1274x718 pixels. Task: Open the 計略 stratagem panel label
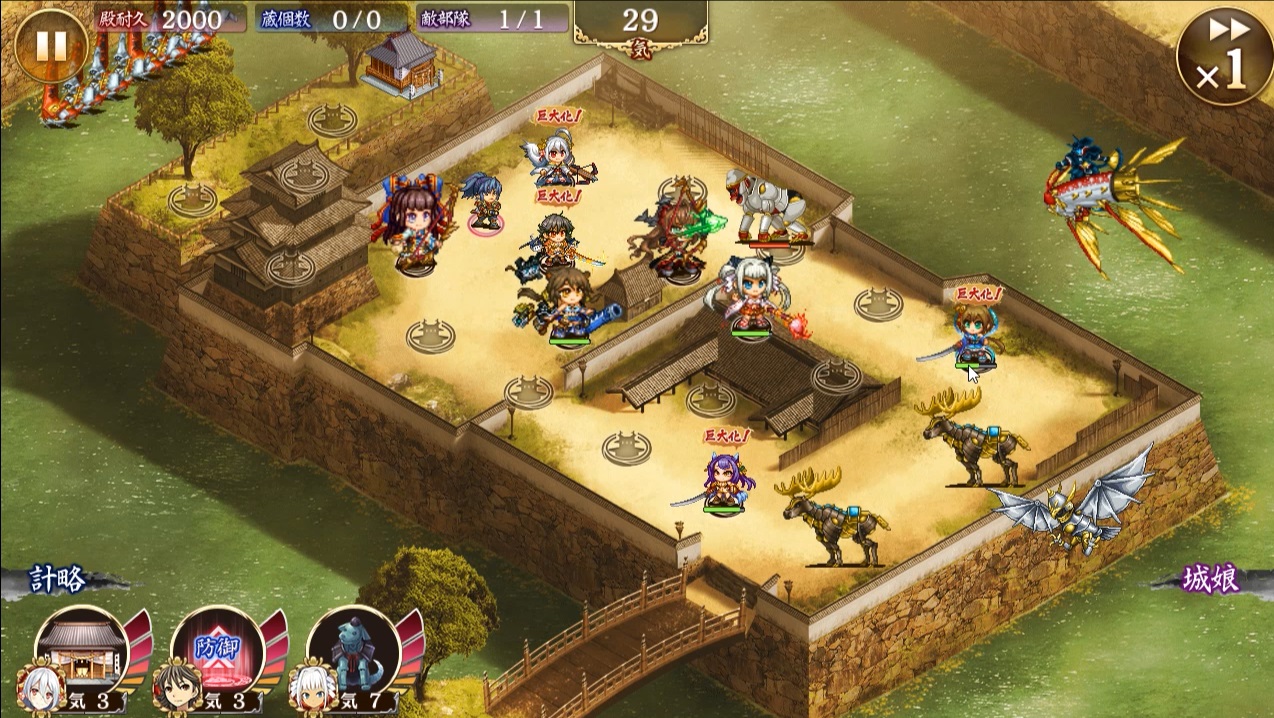click(x=57, y=581)
